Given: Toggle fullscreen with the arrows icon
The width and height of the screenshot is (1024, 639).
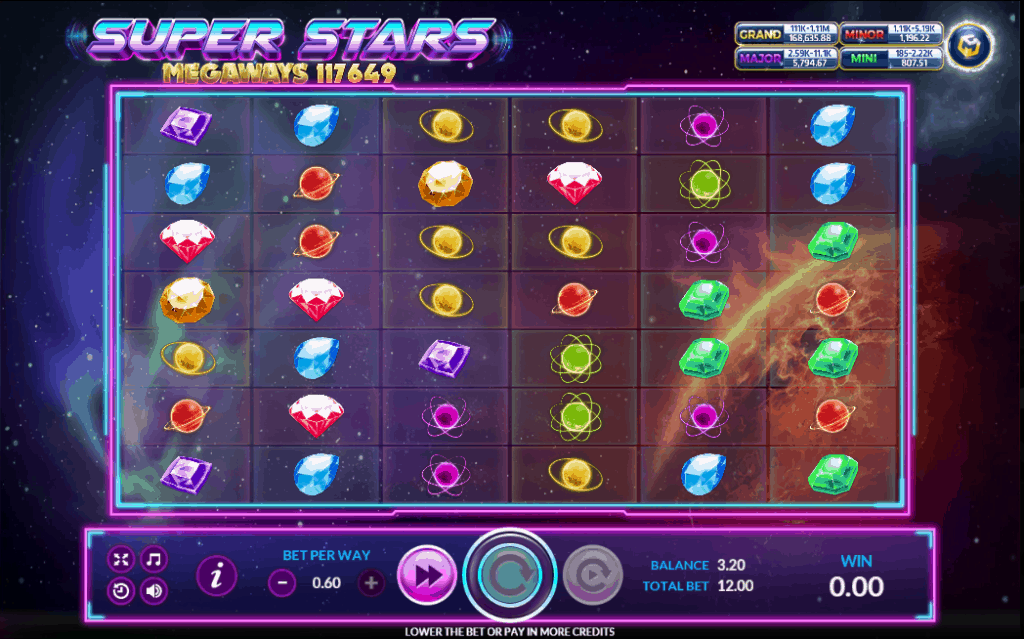Looking at the screenshot, I should (121, 559).
